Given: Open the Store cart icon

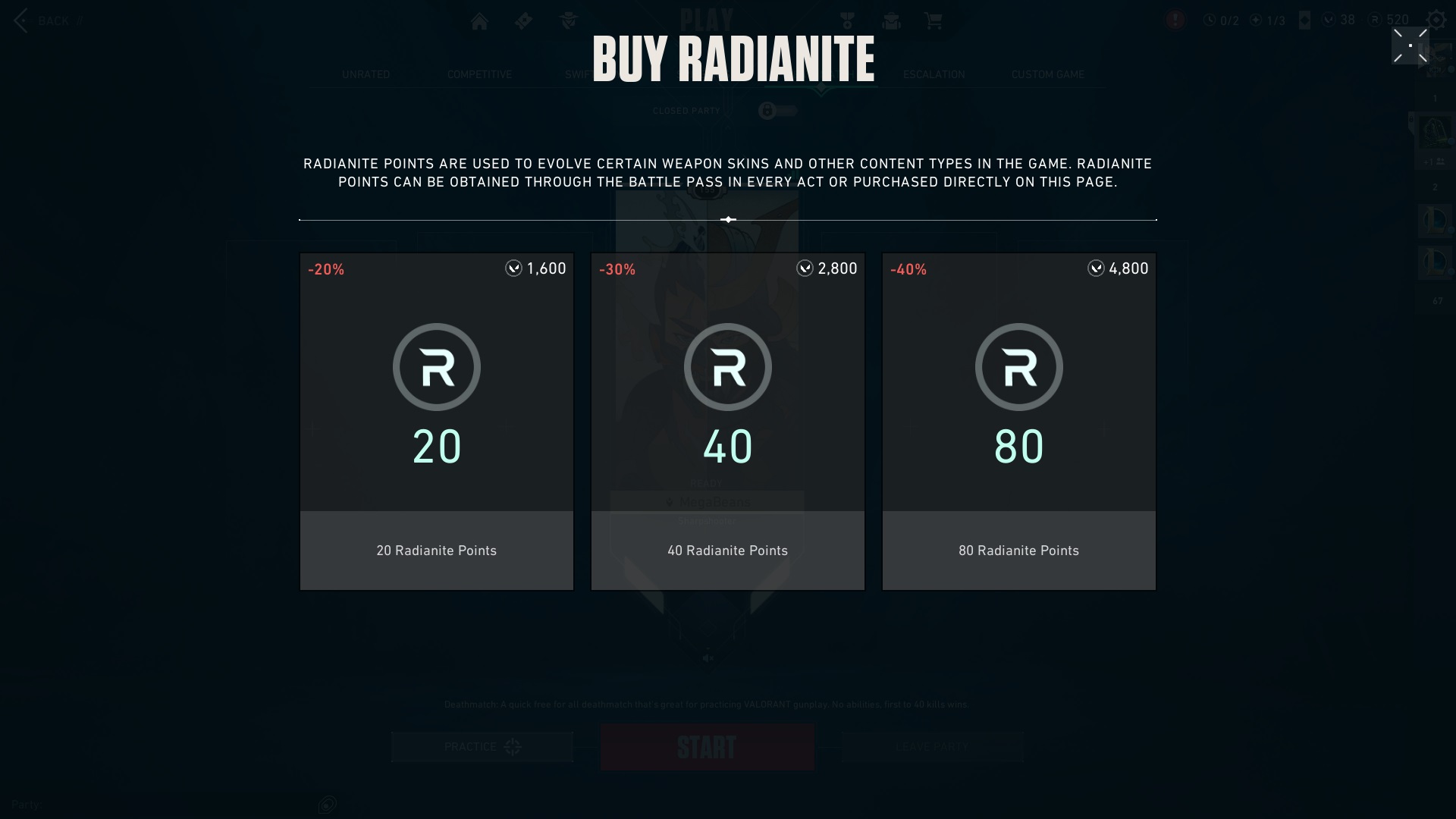Looking at the screenshot, I should pos(934,20).
